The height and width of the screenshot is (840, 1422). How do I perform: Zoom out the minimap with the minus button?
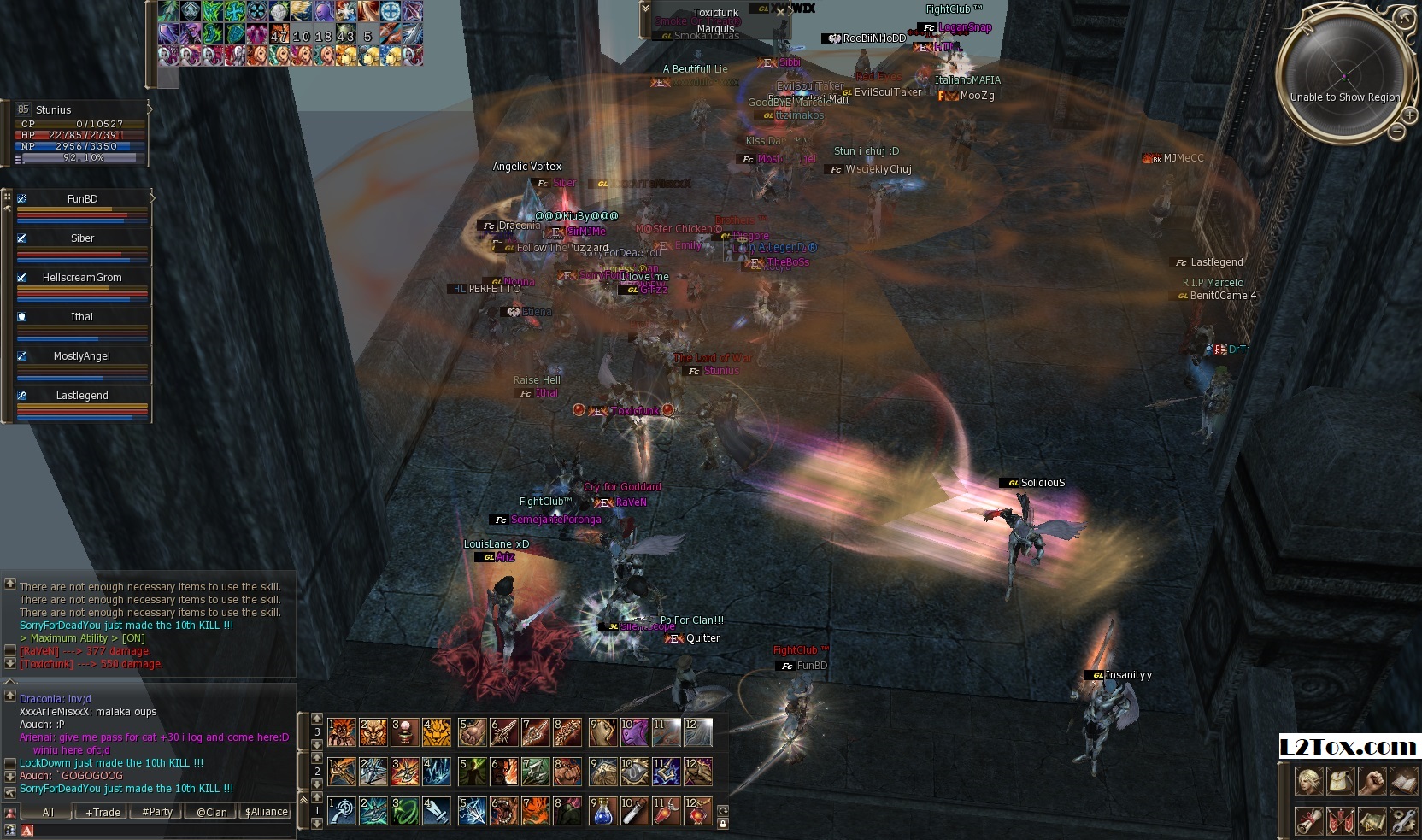click(1396, 132)
